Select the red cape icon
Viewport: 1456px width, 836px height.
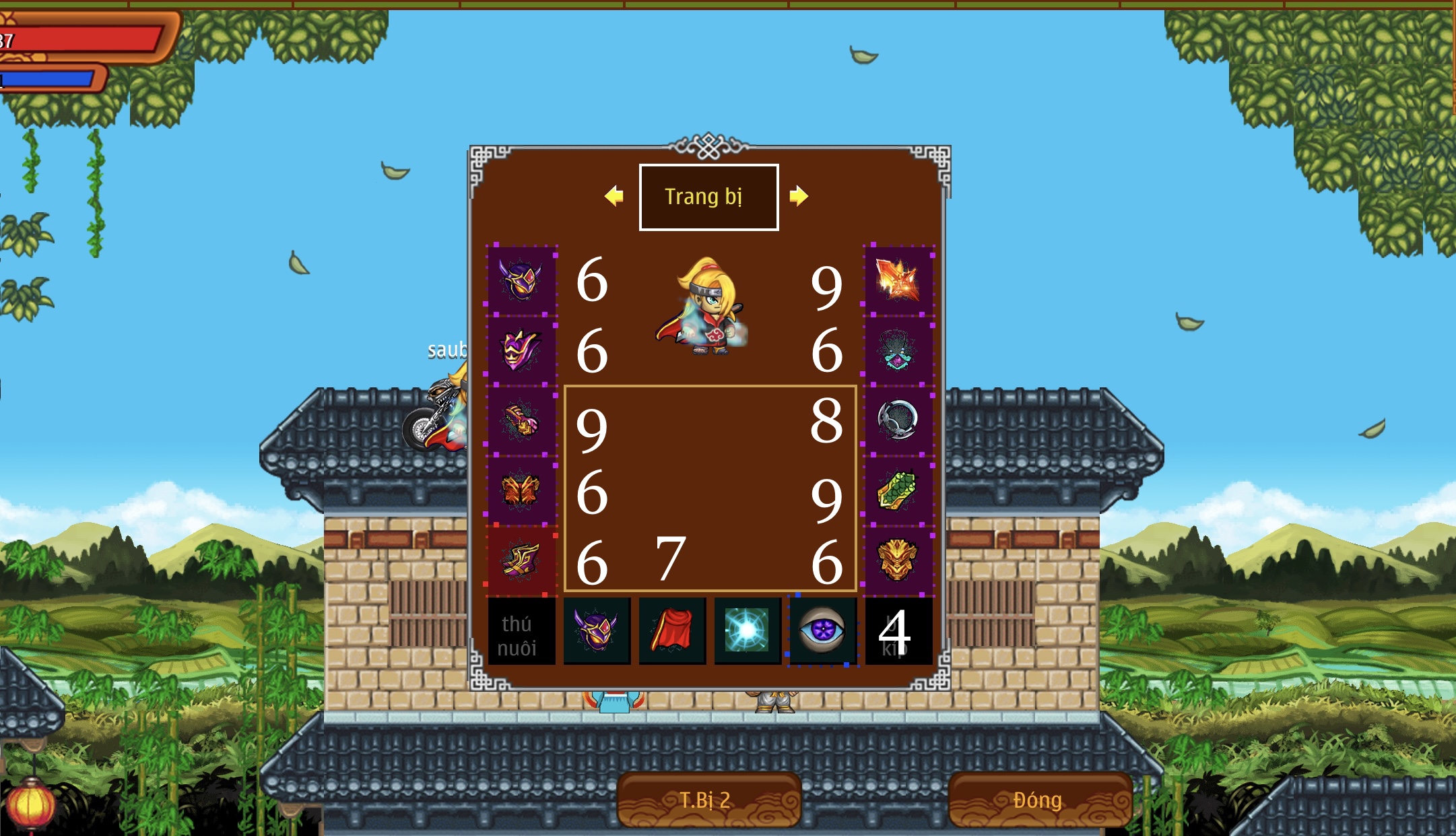672,632
